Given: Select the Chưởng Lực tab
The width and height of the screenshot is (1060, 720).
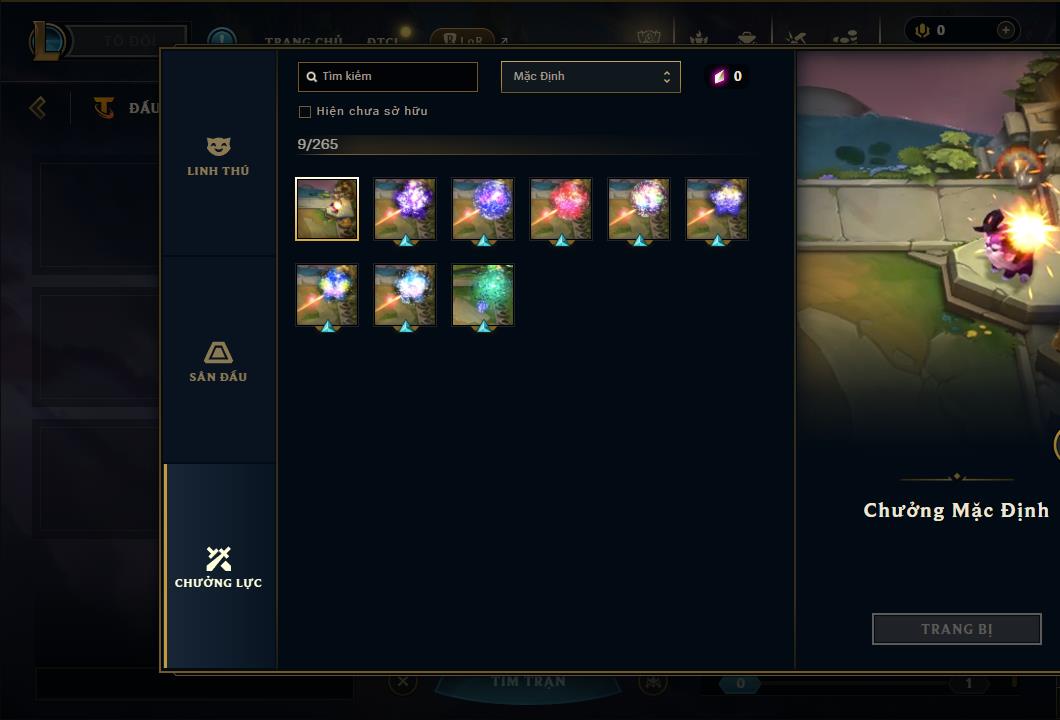Looking at the screenshot, I should coord(218,567).
